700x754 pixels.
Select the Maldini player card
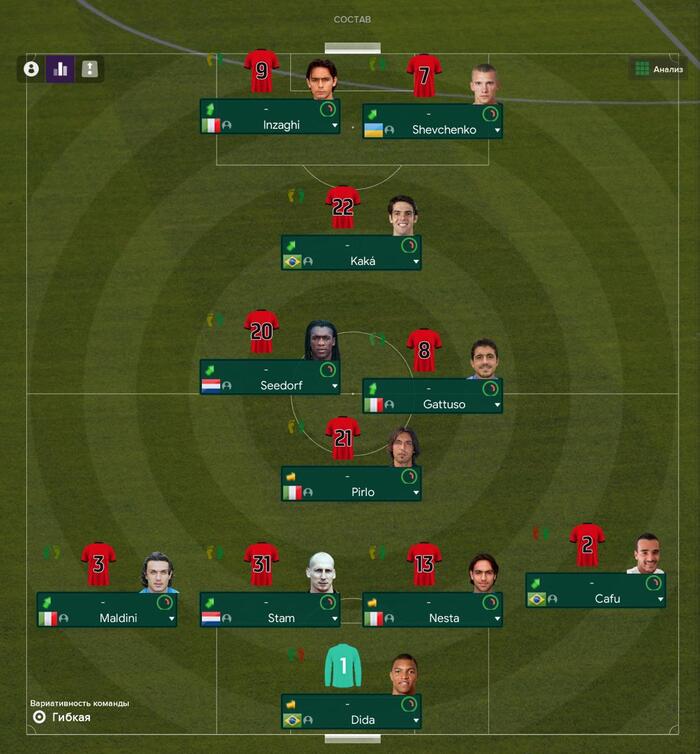pyautogui.click(x=106, y=610)
